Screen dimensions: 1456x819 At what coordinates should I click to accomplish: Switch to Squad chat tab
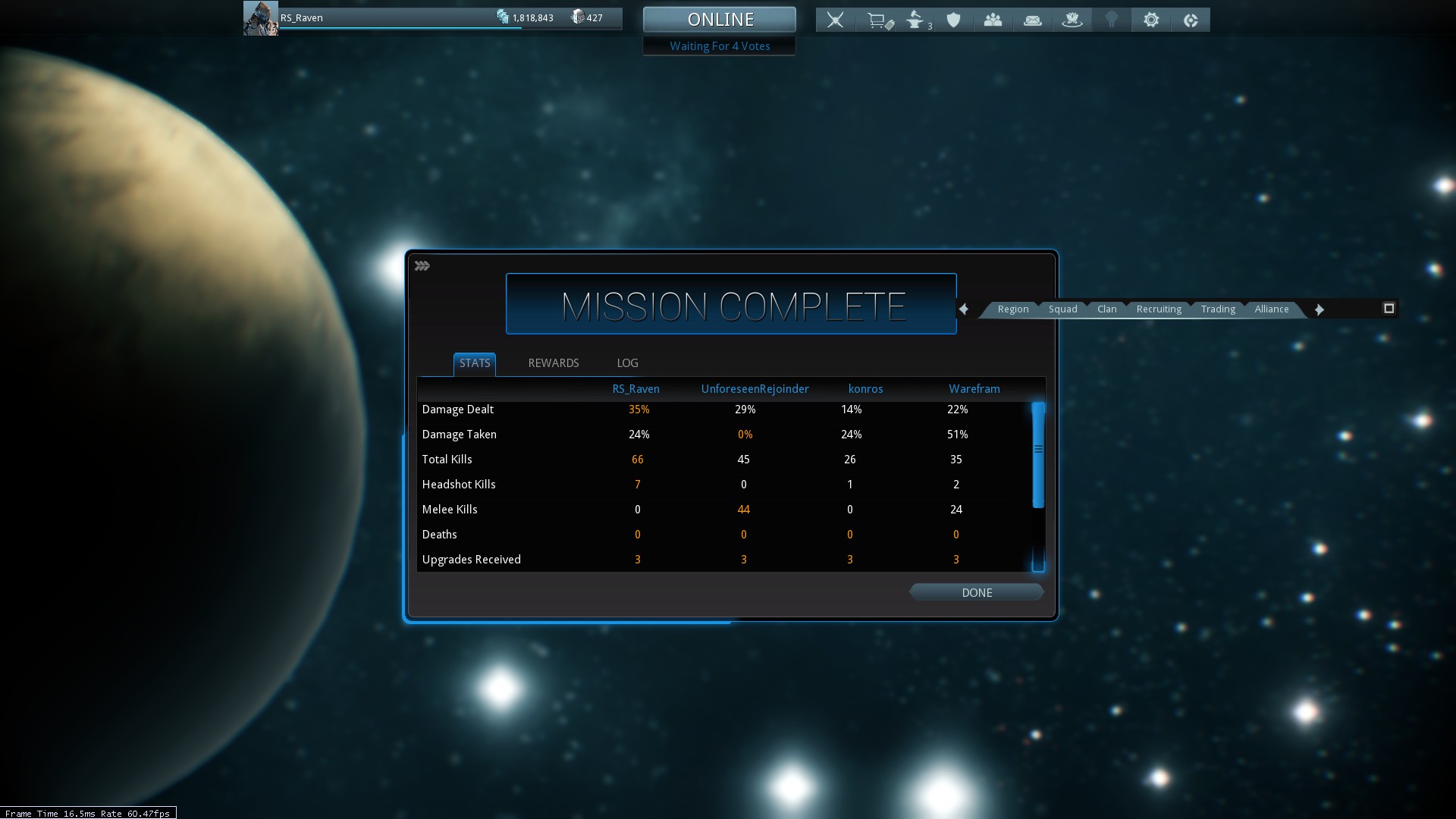coord(1062,309)
